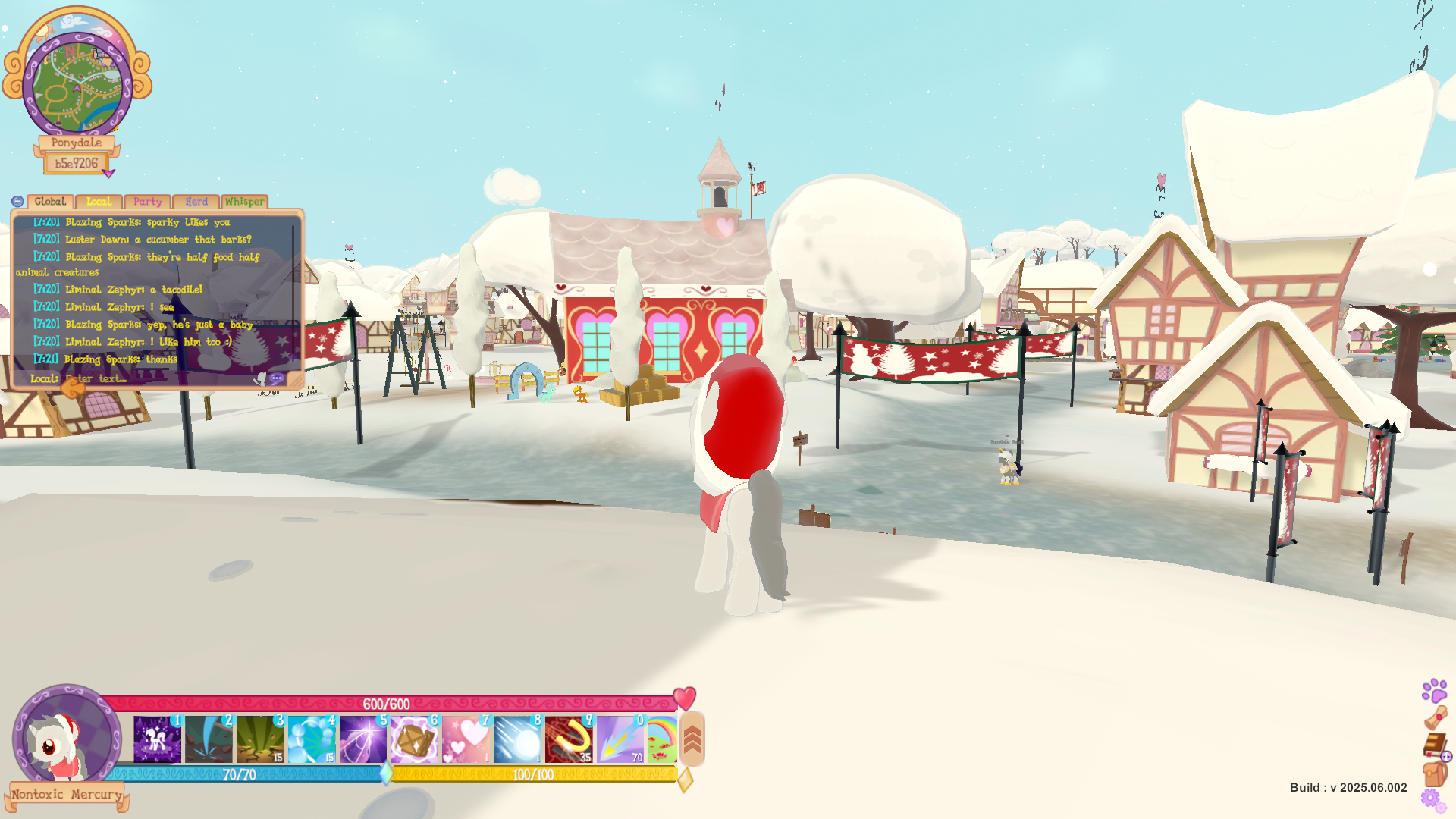
Task: Click the chat text entry field
Action: [x=152, y=378]
